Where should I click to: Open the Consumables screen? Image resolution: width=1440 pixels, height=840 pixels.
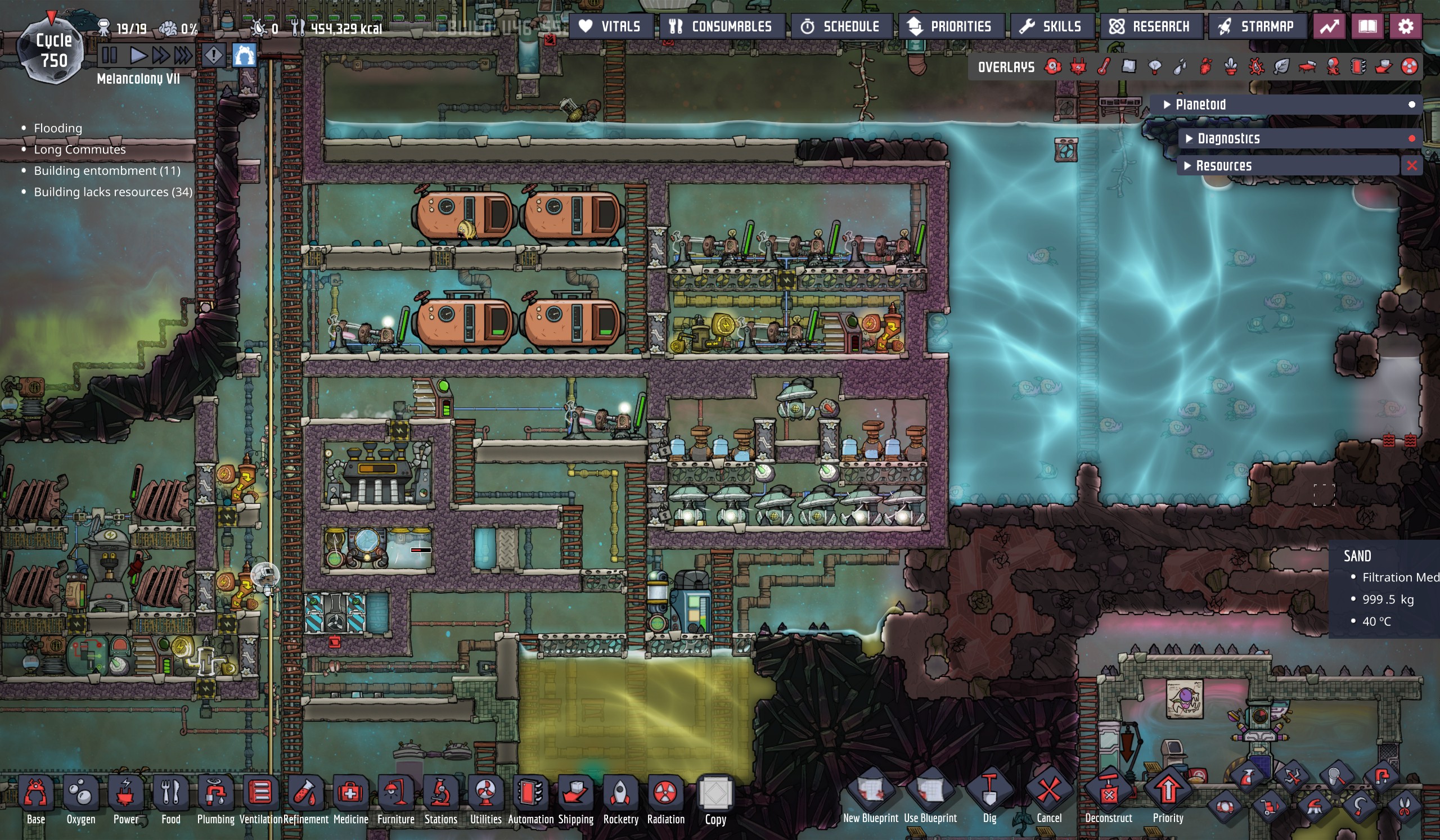click(722, 26)
